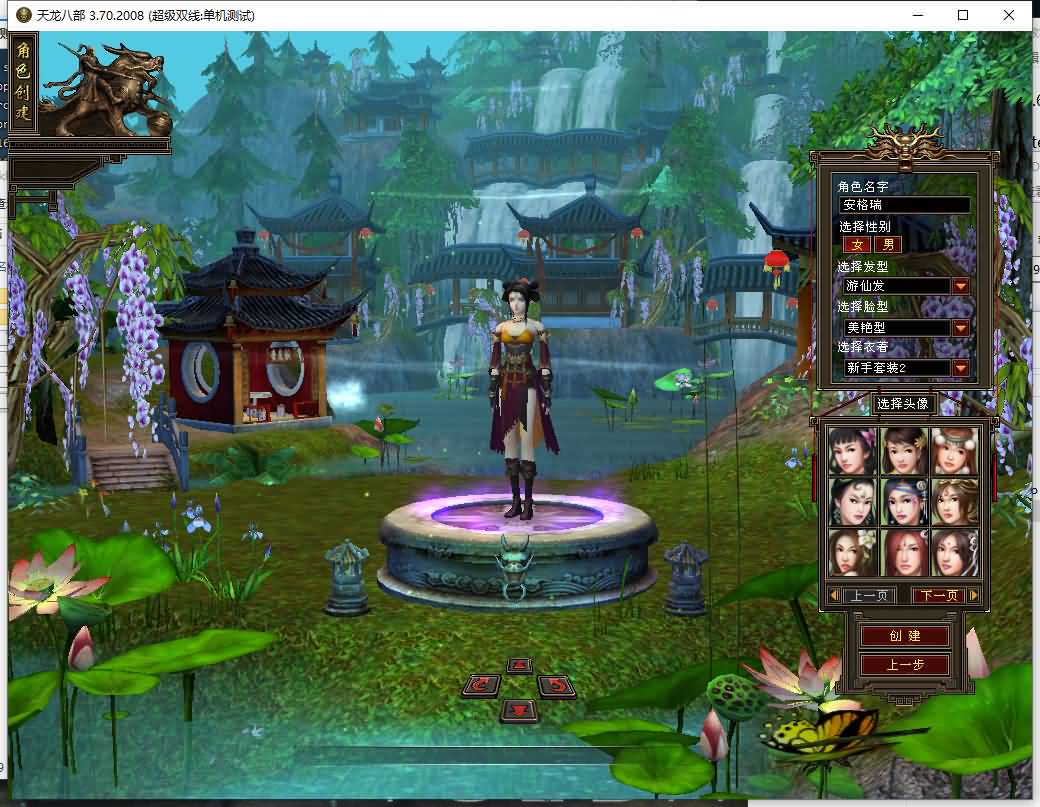The width and height of the screenshot is (1040, 807).
Task: Click the 创建 create character button
Action: [904, 636]
